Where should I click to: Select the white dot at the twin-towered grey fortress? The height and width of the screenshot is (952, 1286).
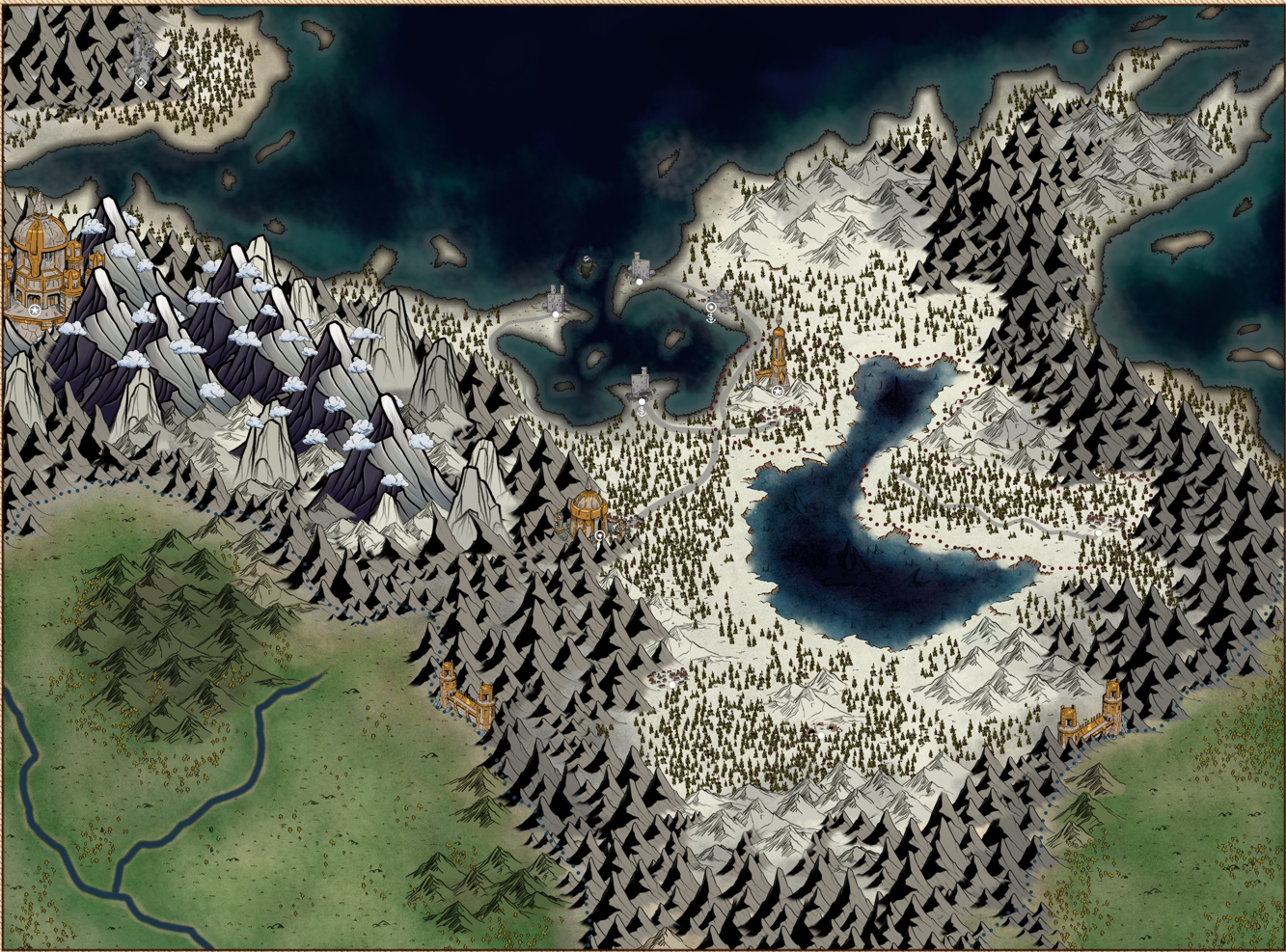point(556,314)
